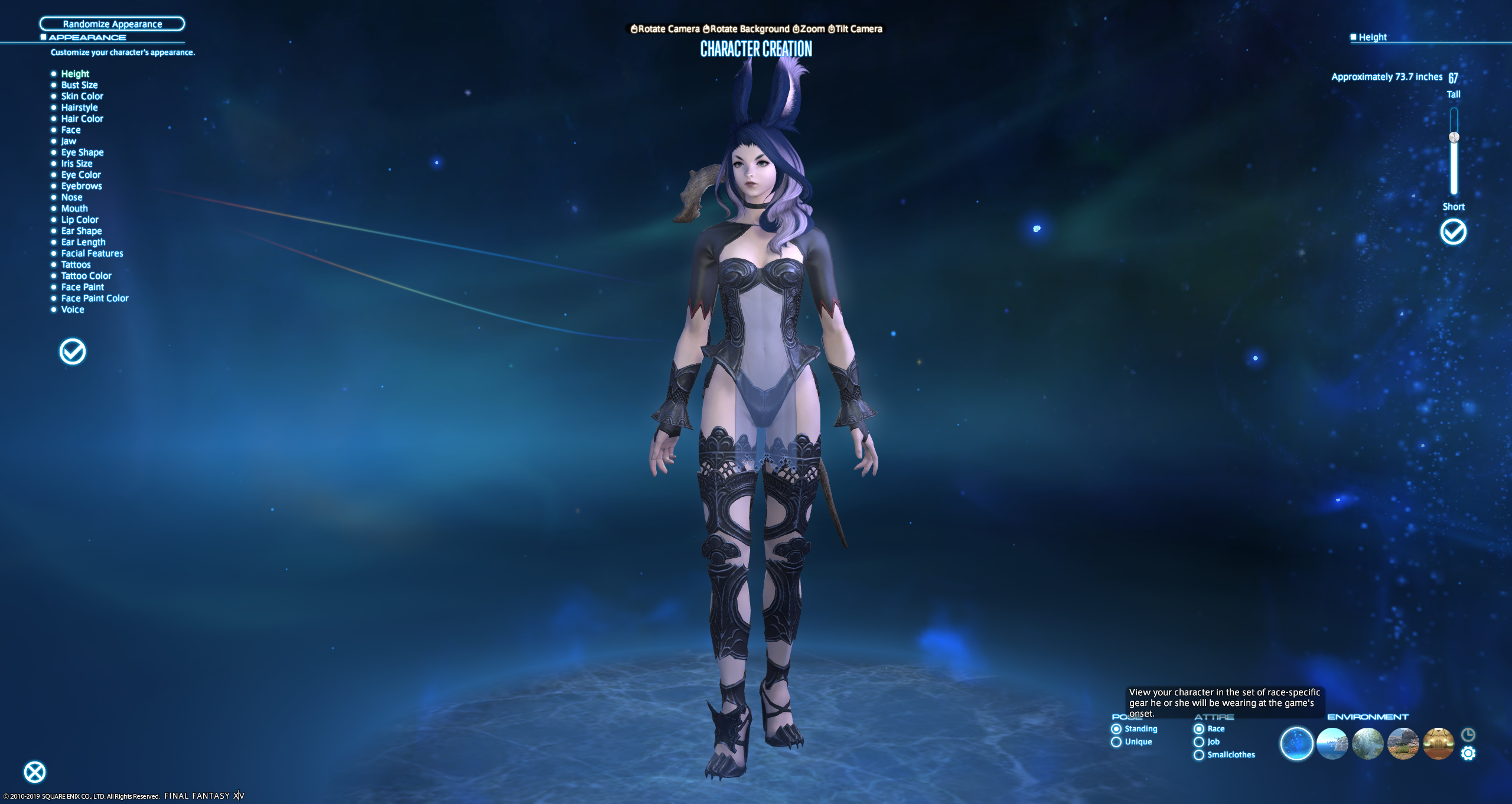This screenshot has width=1512, height=804.
Task: Pick the forest waterfall environment thumbnail
Action: pos(1368,743)
